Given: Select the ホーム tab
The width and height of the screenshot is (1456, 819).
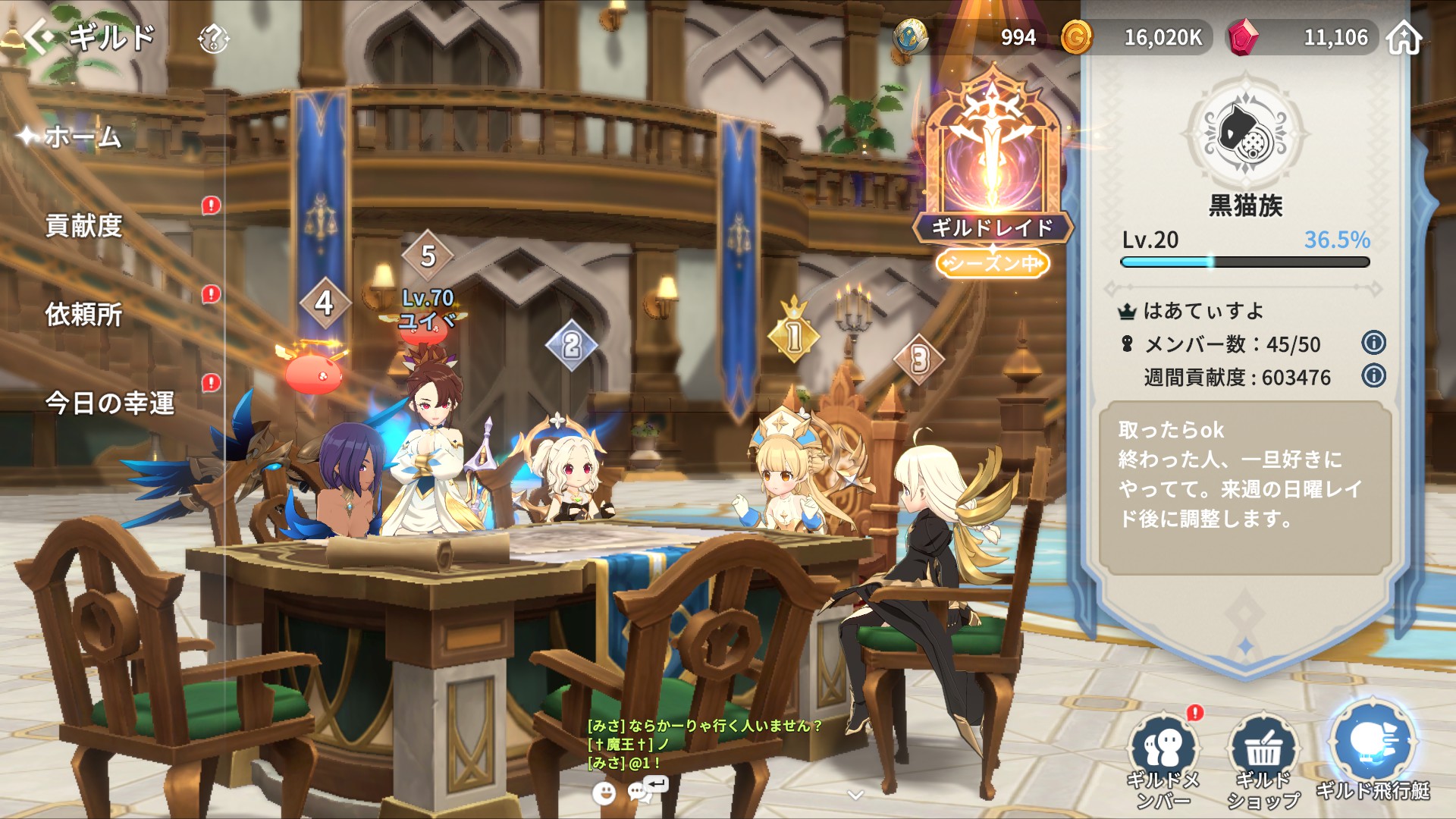Looking at the screenshot, I should 82,137.
